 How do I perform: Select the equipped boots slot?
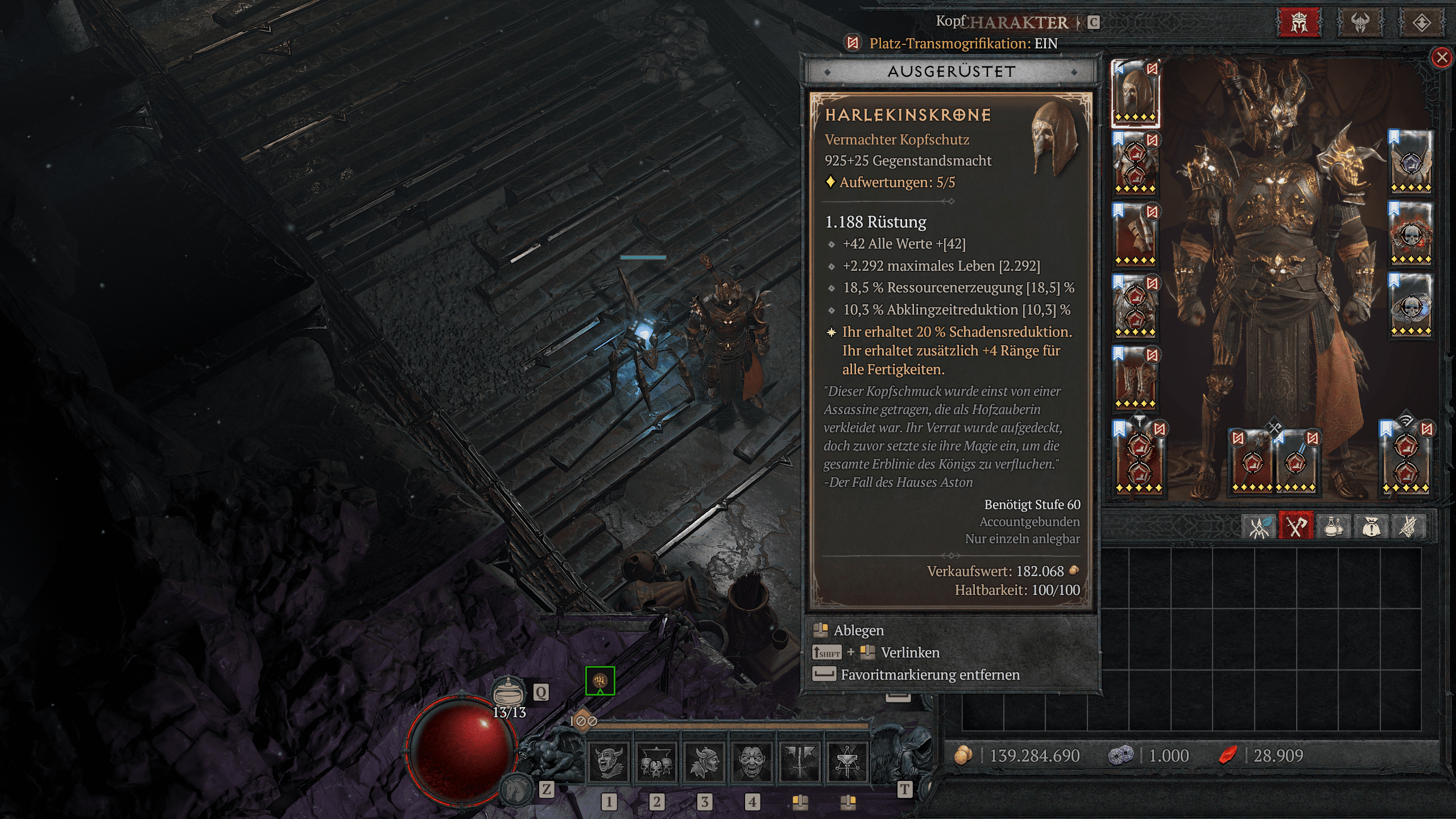click(x=1135, y=379)
